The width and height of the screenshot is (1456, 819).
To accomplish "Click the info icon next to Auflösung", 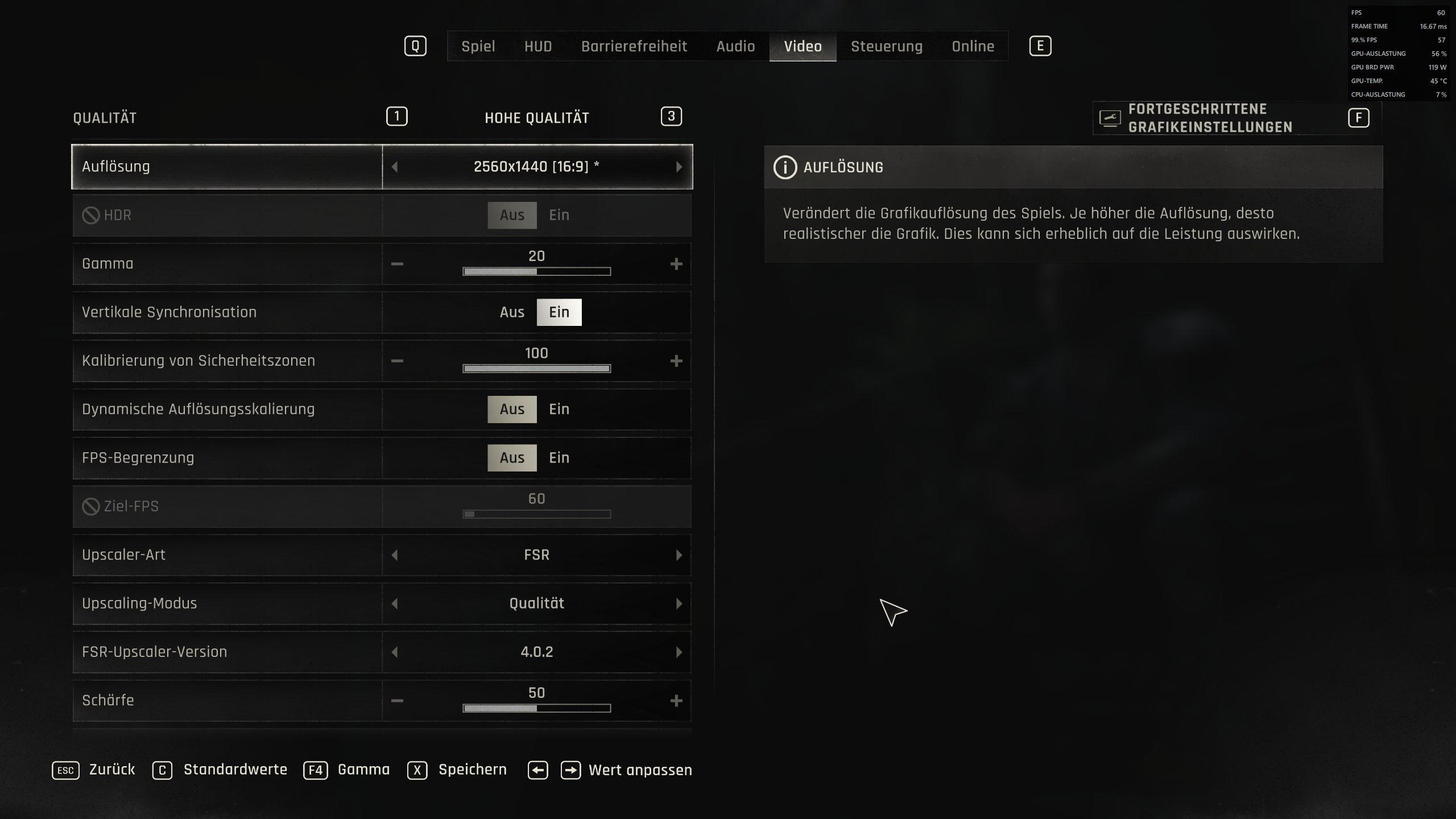I will pyautogui.click(x=785, y=166).
